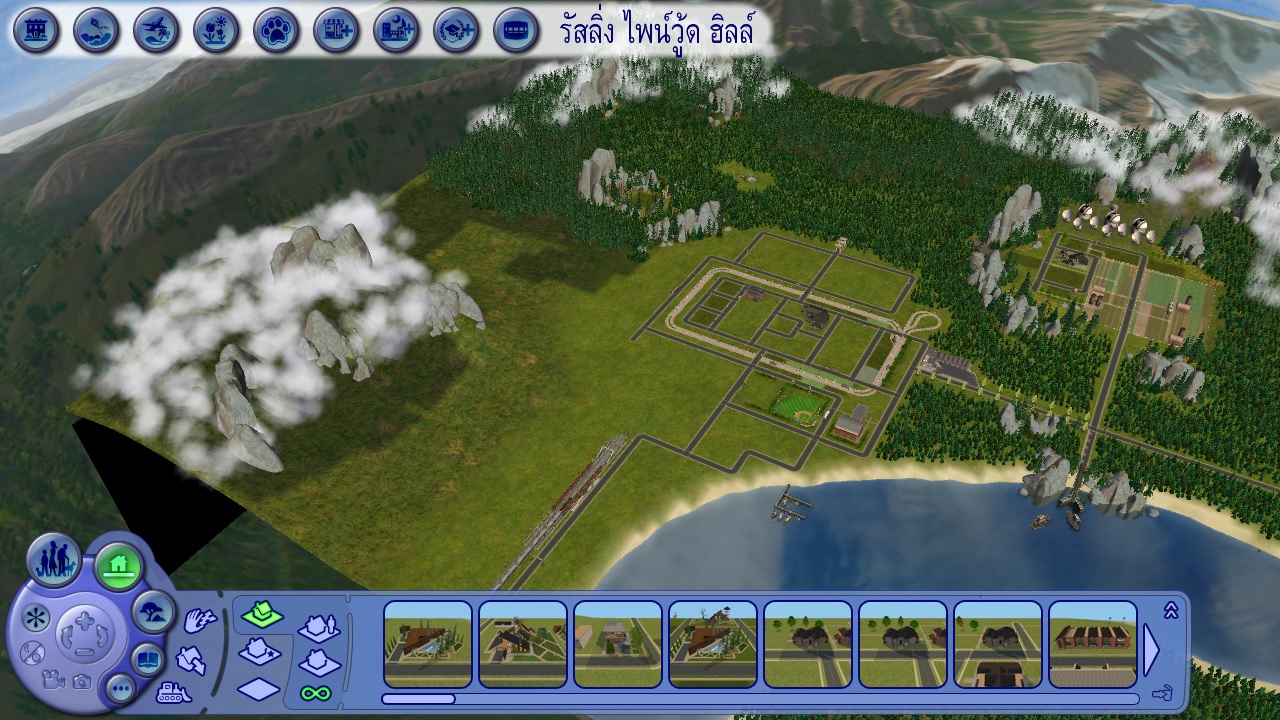Add a downtown with night city icon
The width and height of the screenshot is (1280, 720).
(396, 30)
